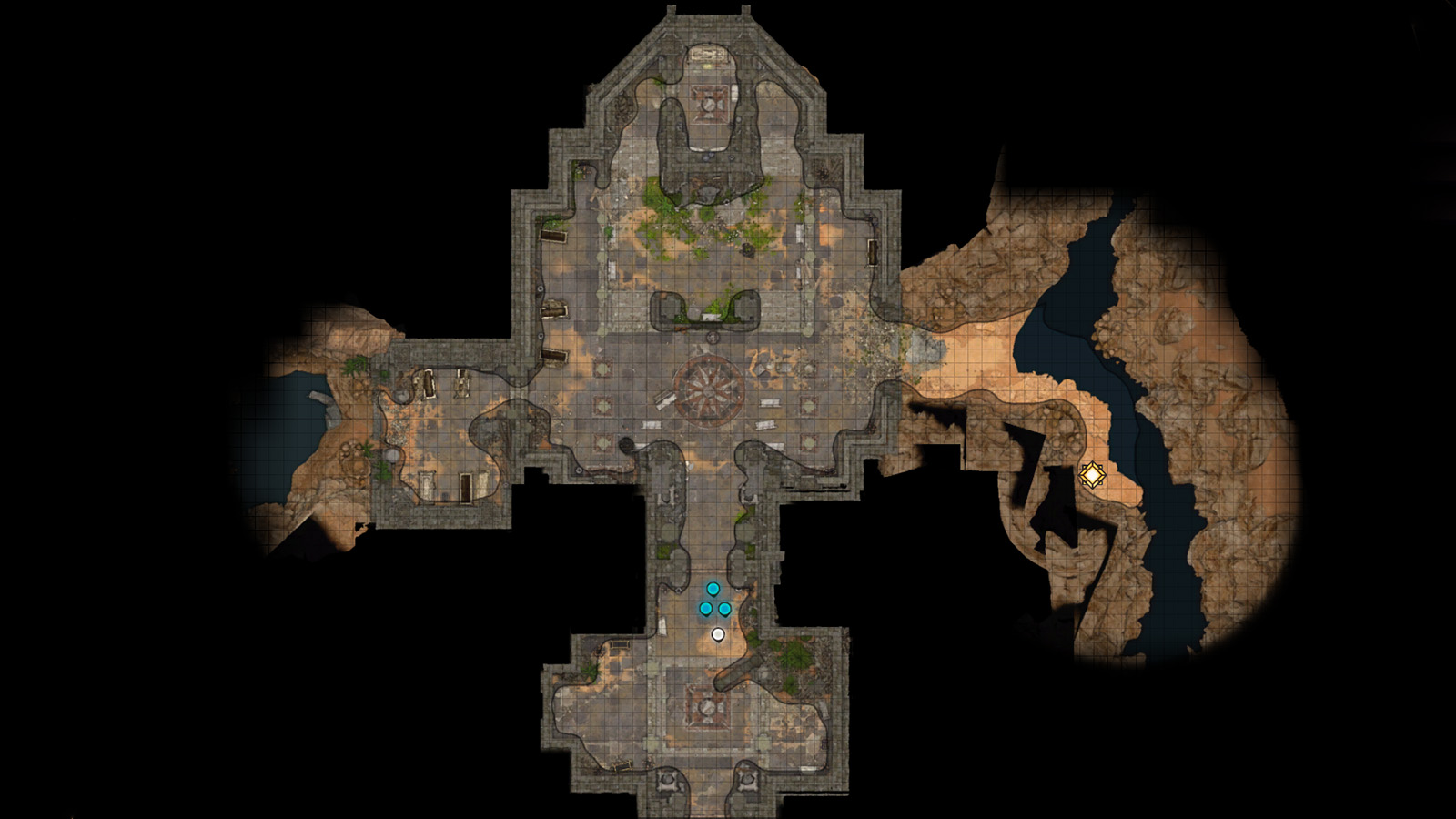Select the gold fast travel waypoint marker
Screen dimensions: 1456x819
click(1091, 475)
